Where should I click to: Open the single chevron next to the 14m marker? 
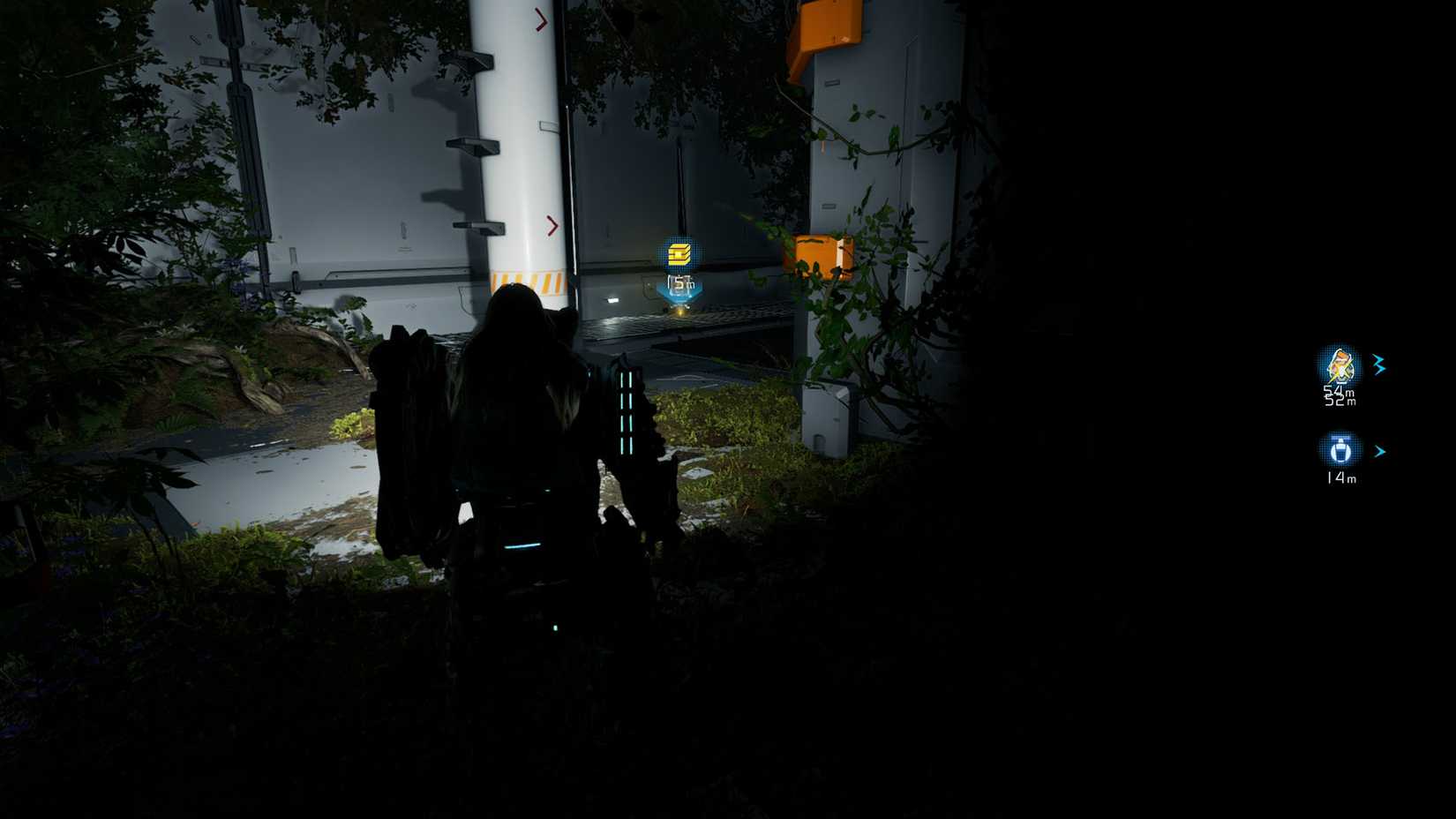1381,451
